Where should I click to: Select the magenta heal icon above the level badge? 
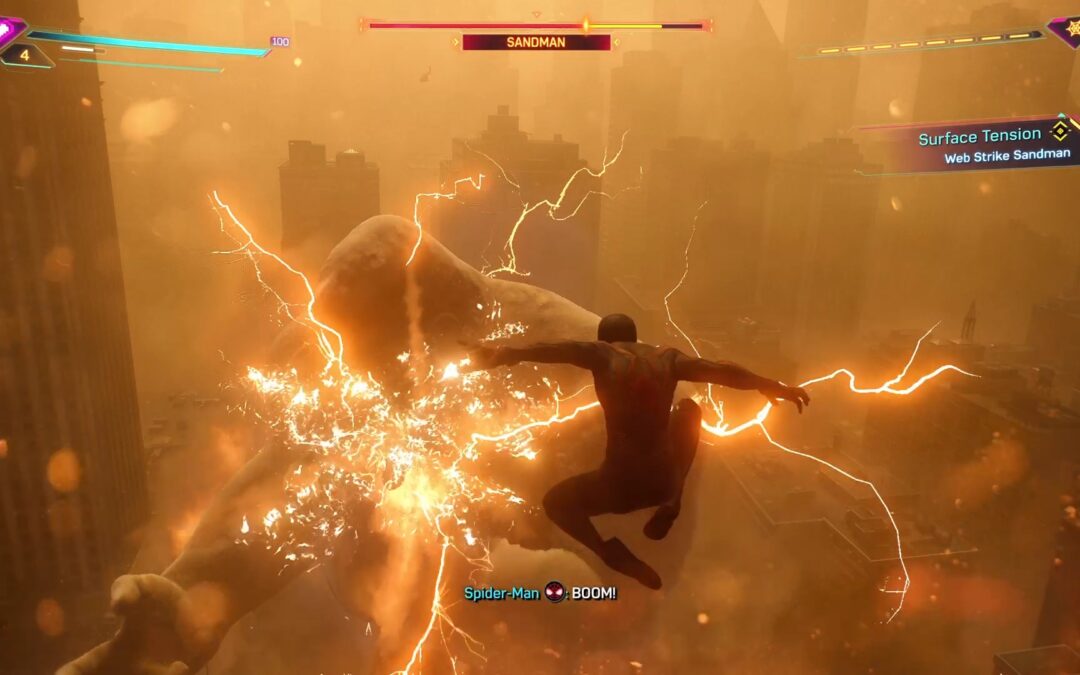tap(10, 28)
